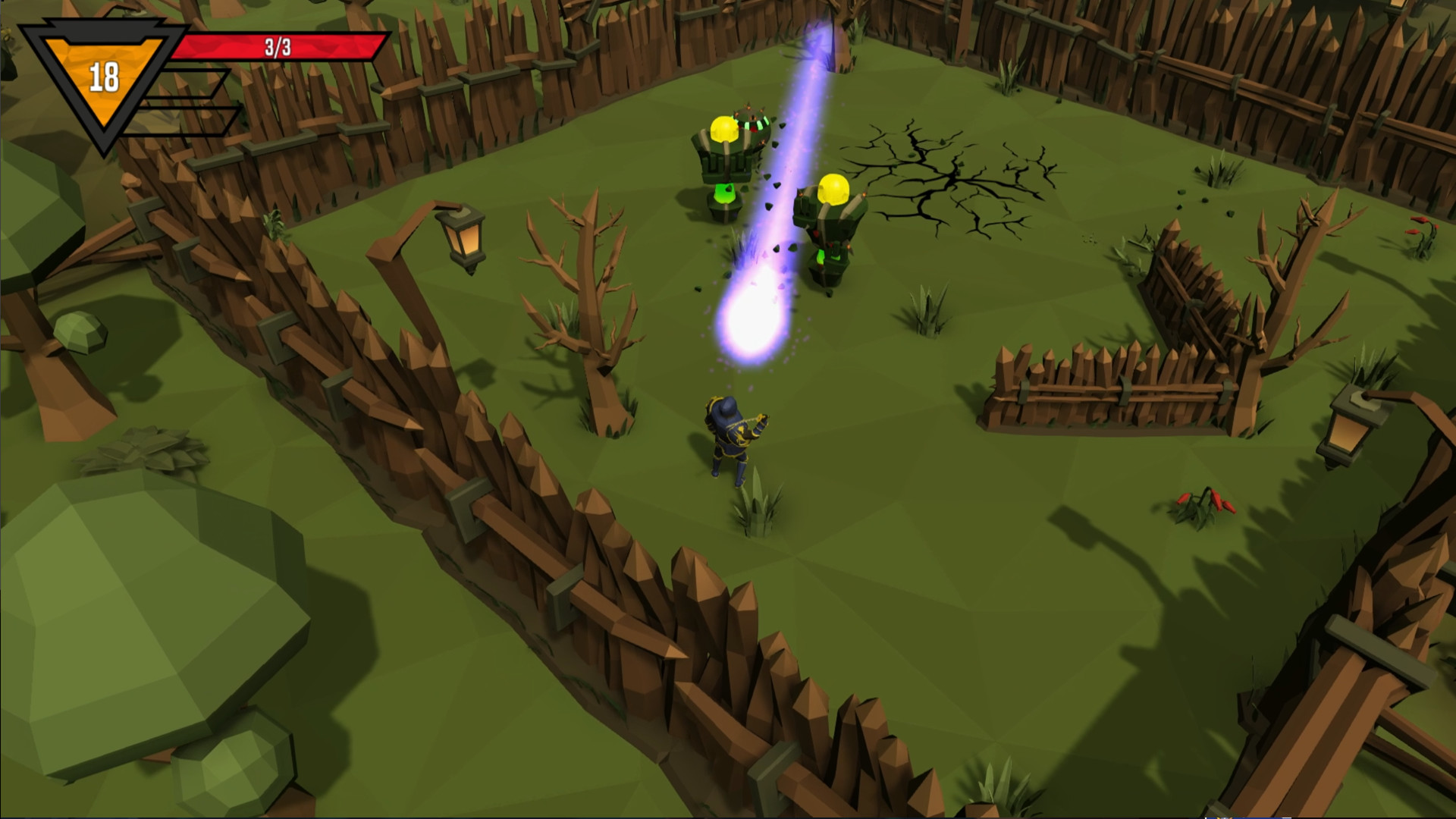1456x819 pixels.
Task: Click the 3/3 label on the health bar
Action: click(x=277, y=47)
